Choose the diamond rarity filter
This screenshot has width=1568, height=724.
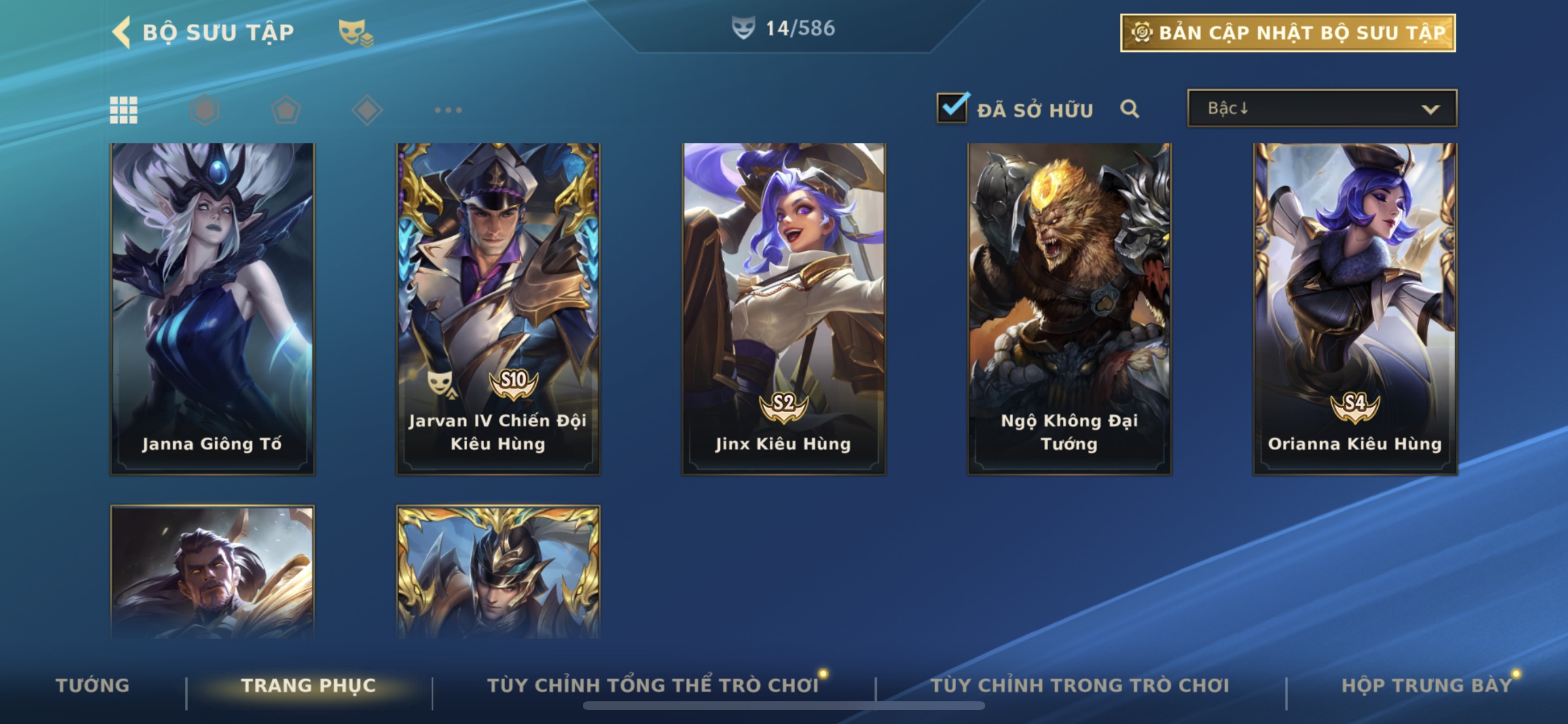point(367,110)
